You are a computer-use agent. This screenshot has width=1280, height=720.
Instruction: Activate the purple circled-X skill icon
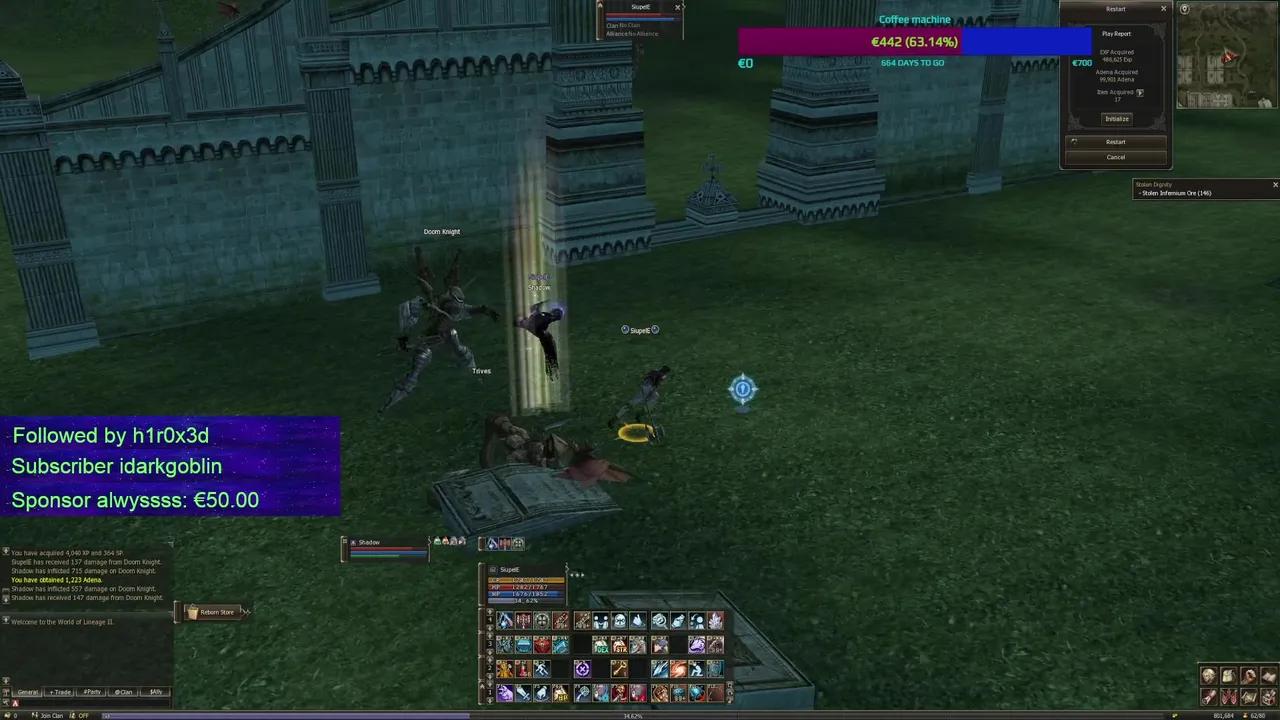click(583, 669)
